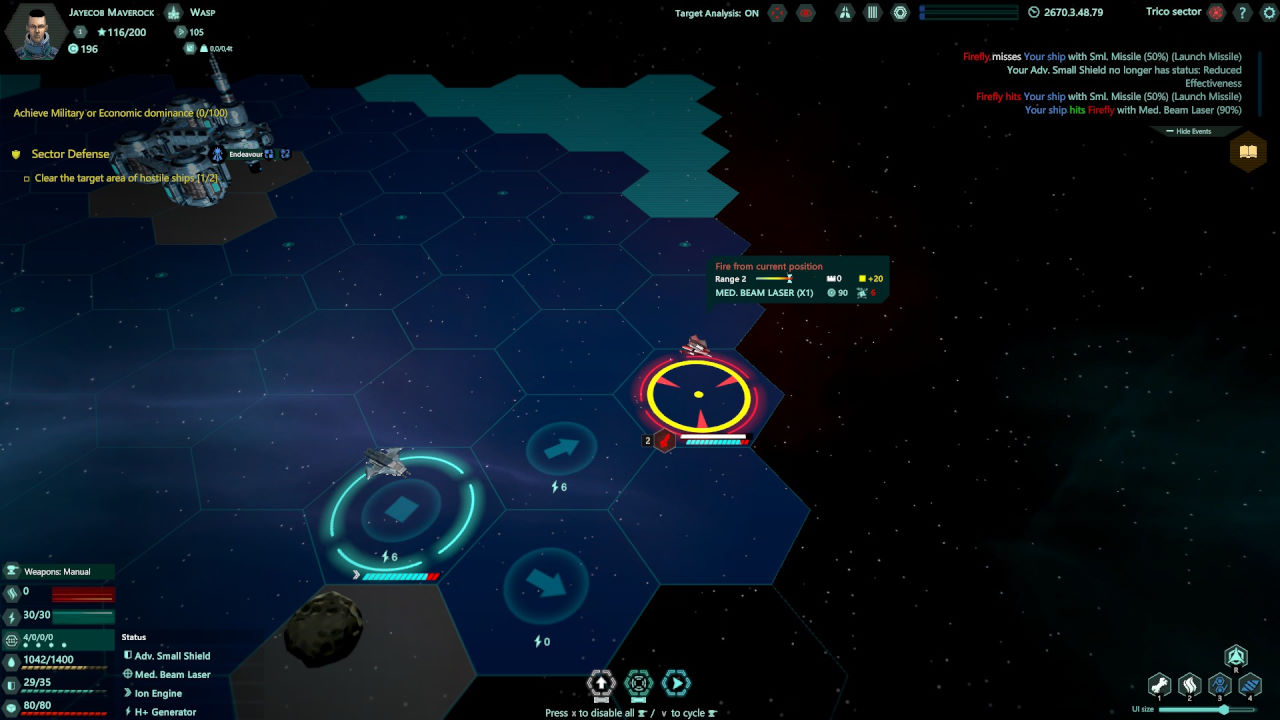Open the journal book icon
Screen dimensions: 1280x720
(1247, 152)
